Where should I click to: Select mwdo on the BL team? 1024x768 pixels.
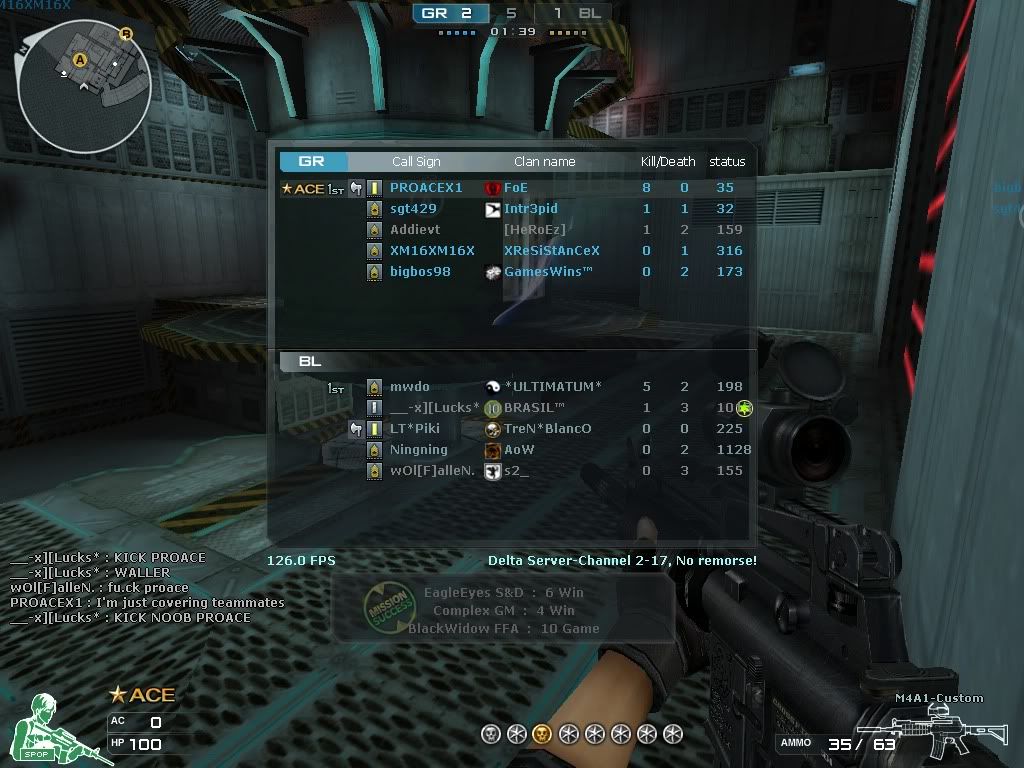click(409, 387)
